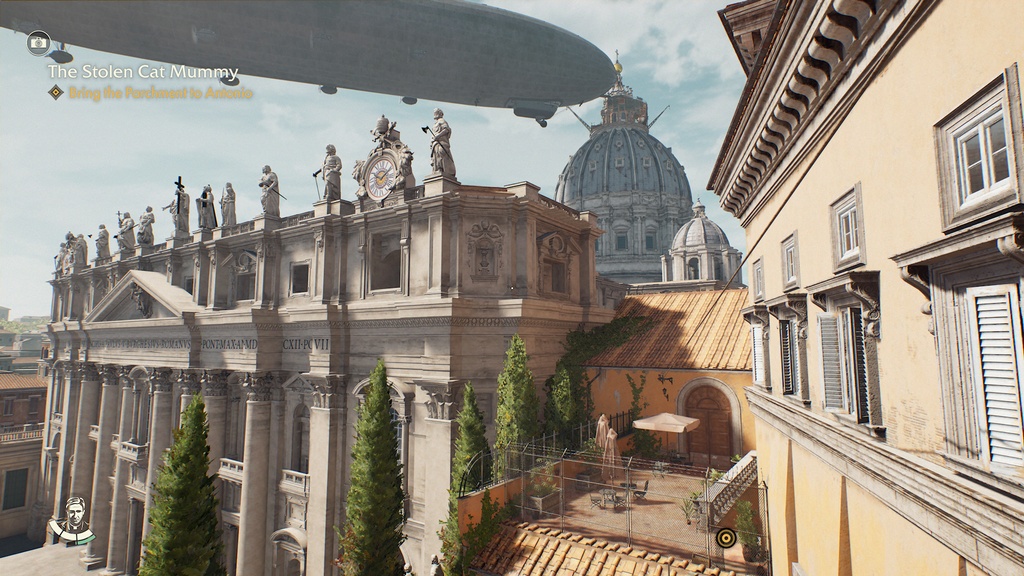Select The Stolen Cat Mummy quest title

[x=143, y=73]
